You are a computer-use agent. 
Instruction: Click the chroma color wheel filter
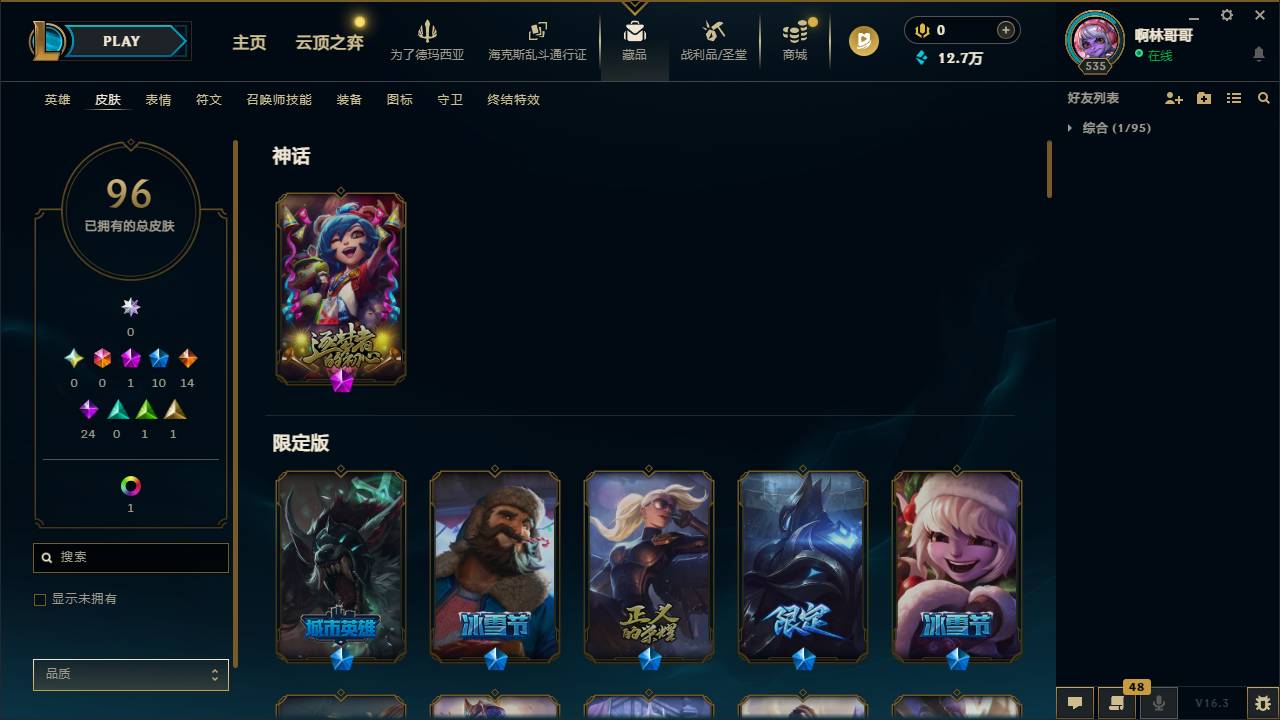click(130, 487)
